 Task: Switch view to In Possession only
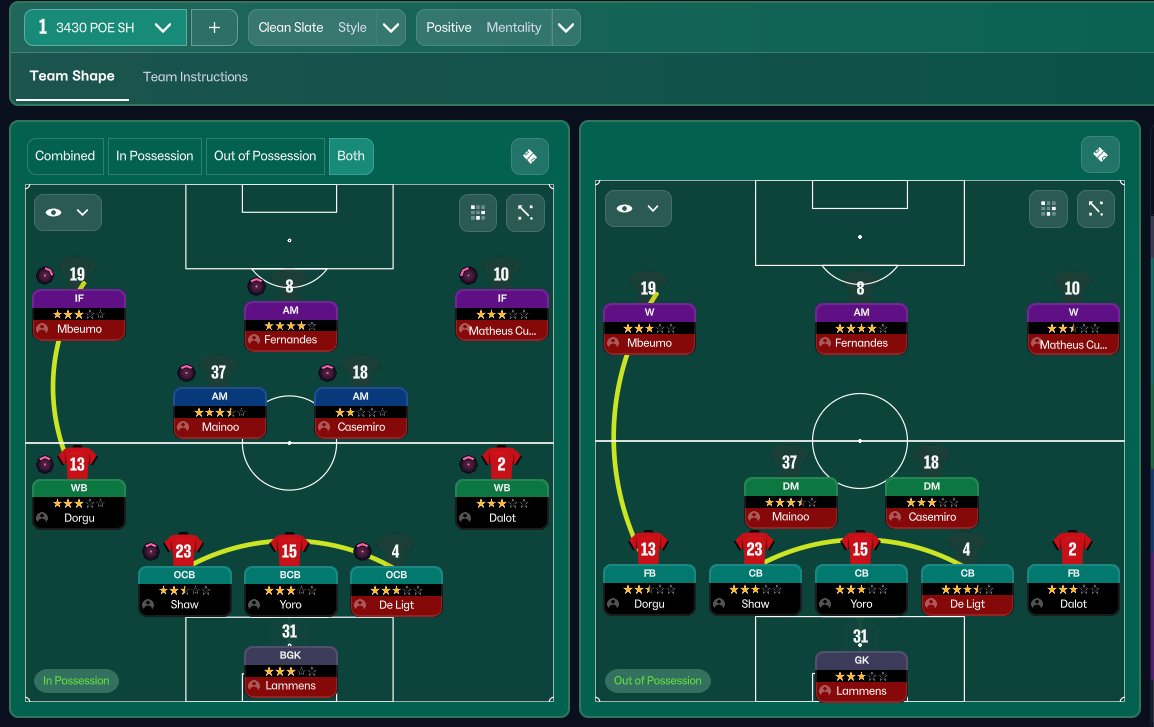point(154,156)
